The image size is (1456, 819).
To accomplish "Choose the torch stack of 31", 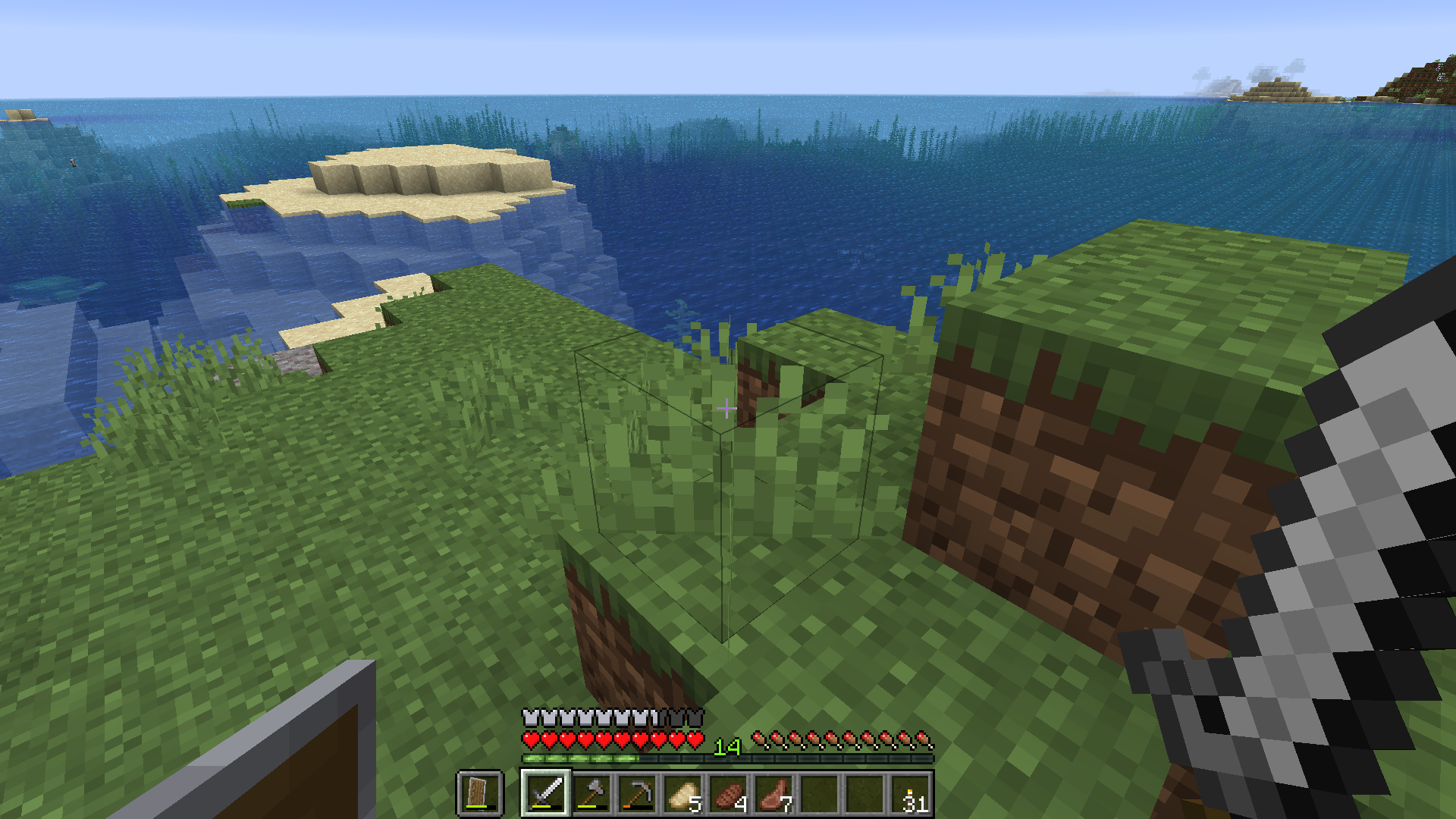I will (911, 793).
